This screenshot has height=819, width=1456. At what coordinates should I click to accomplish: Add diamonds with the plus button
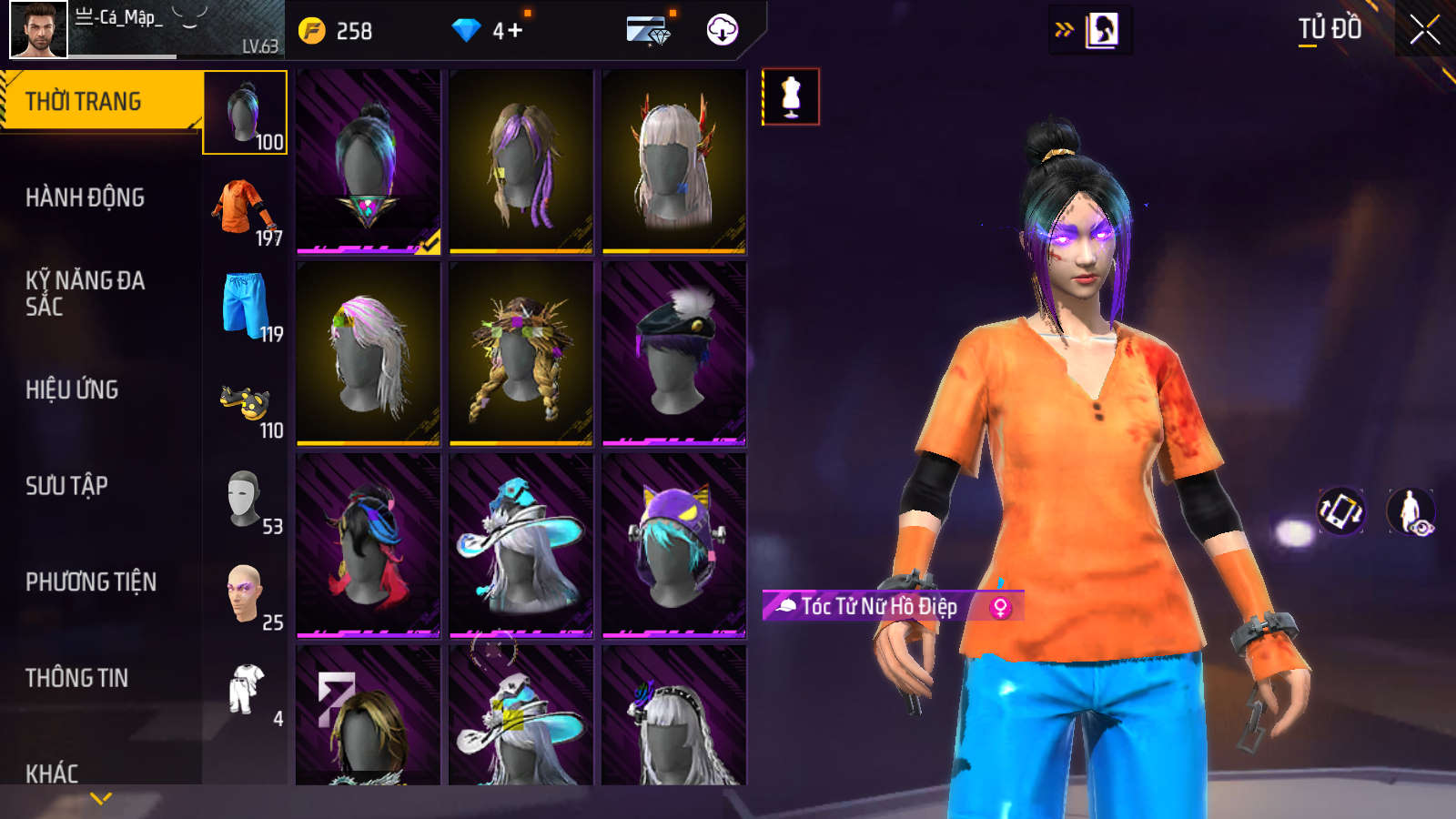[x=514, y=31]
